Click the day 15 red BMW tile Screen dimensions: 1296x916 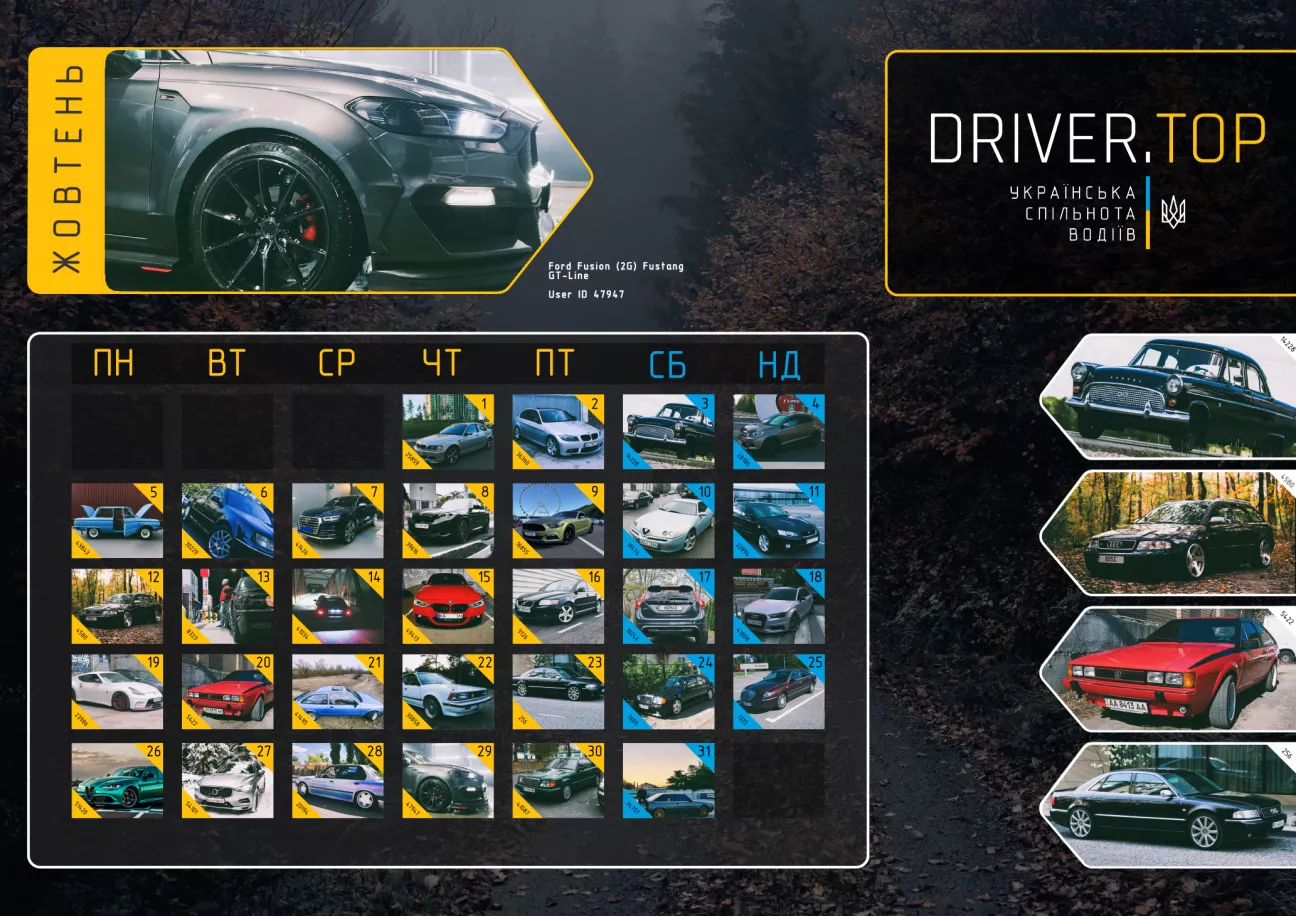point(448,606)
